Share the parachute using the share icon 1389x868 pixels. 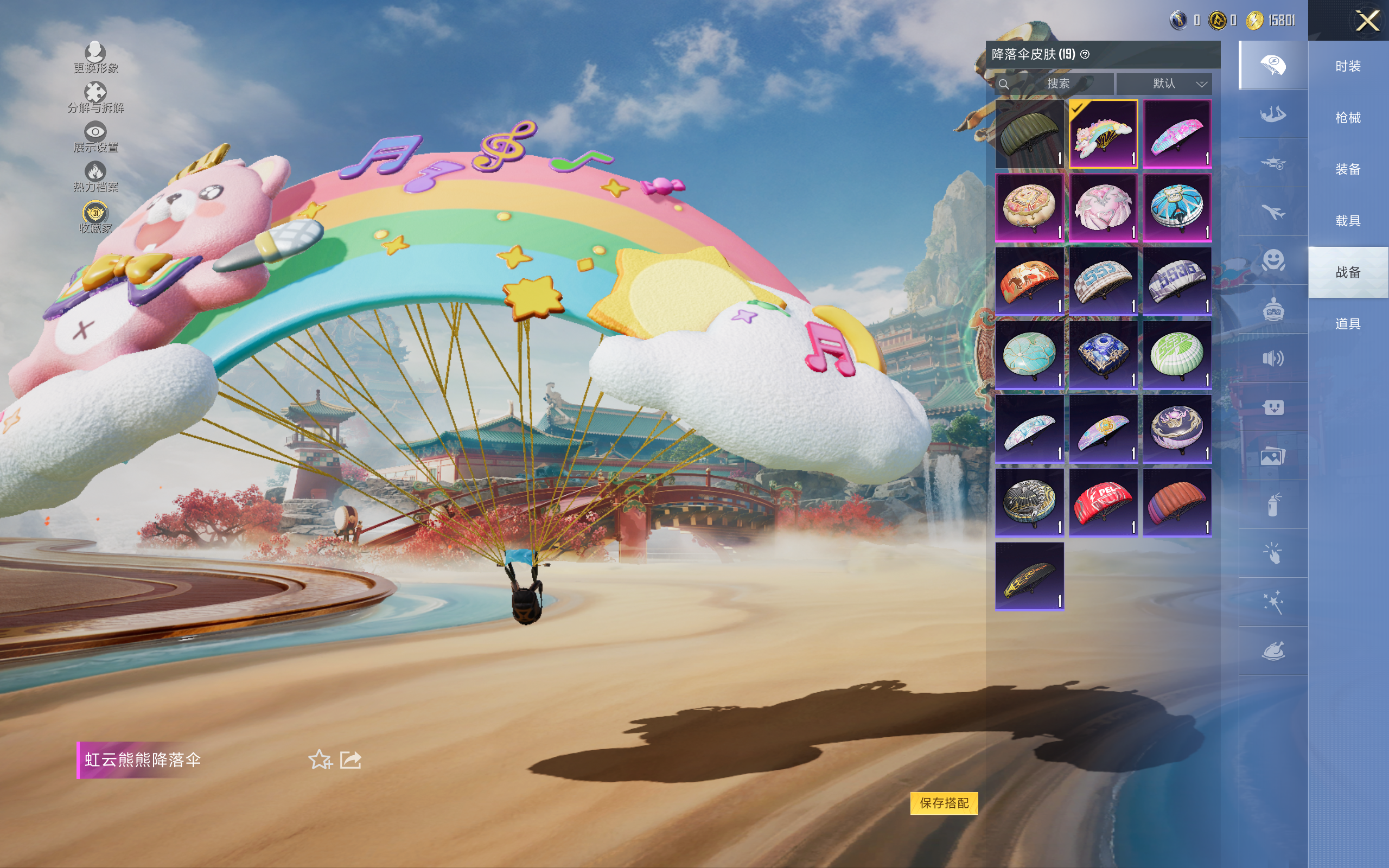pyautogui.click(x=350, y=759)
